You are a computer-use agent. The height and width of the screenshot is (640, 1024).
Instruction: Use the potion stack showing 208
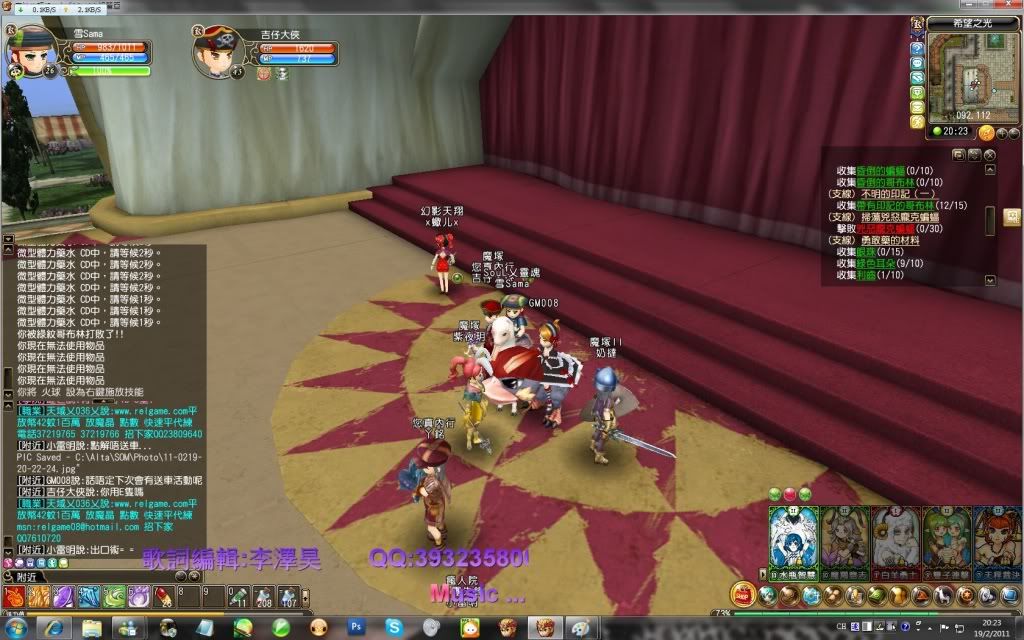(264, 597)
